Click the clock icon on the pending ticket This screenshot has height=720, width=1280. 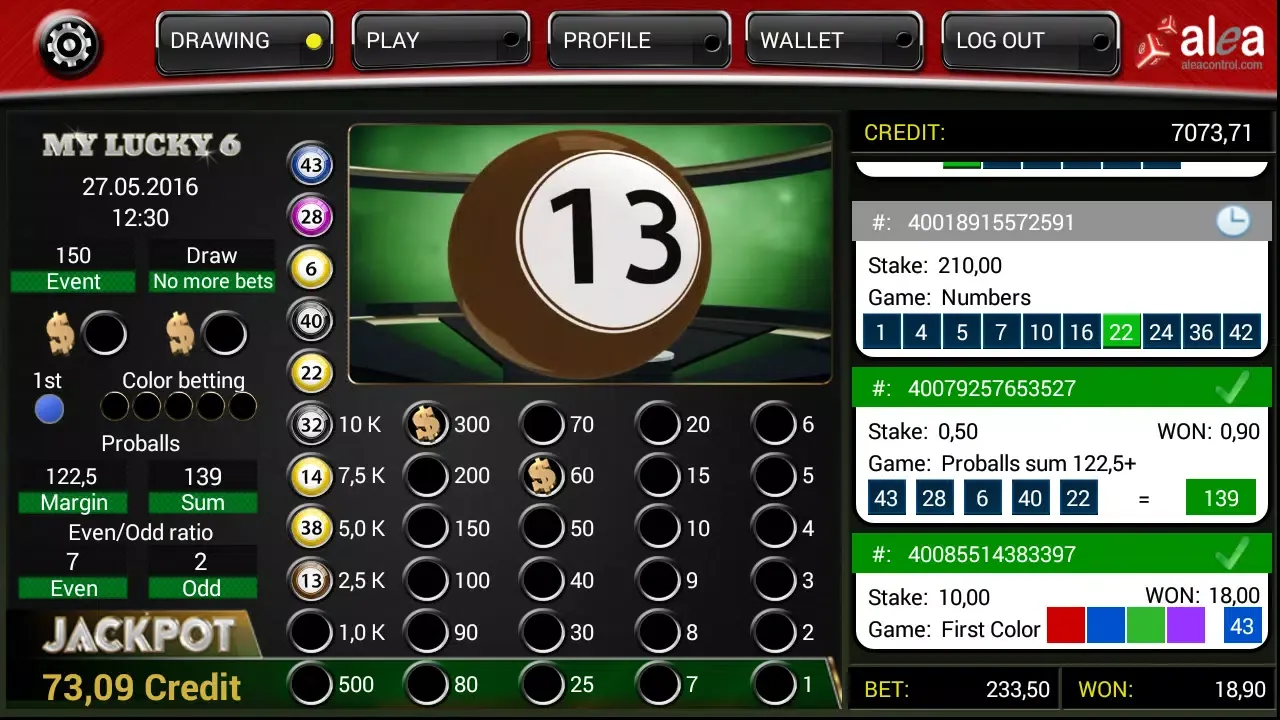click(x=1233, y=221)
